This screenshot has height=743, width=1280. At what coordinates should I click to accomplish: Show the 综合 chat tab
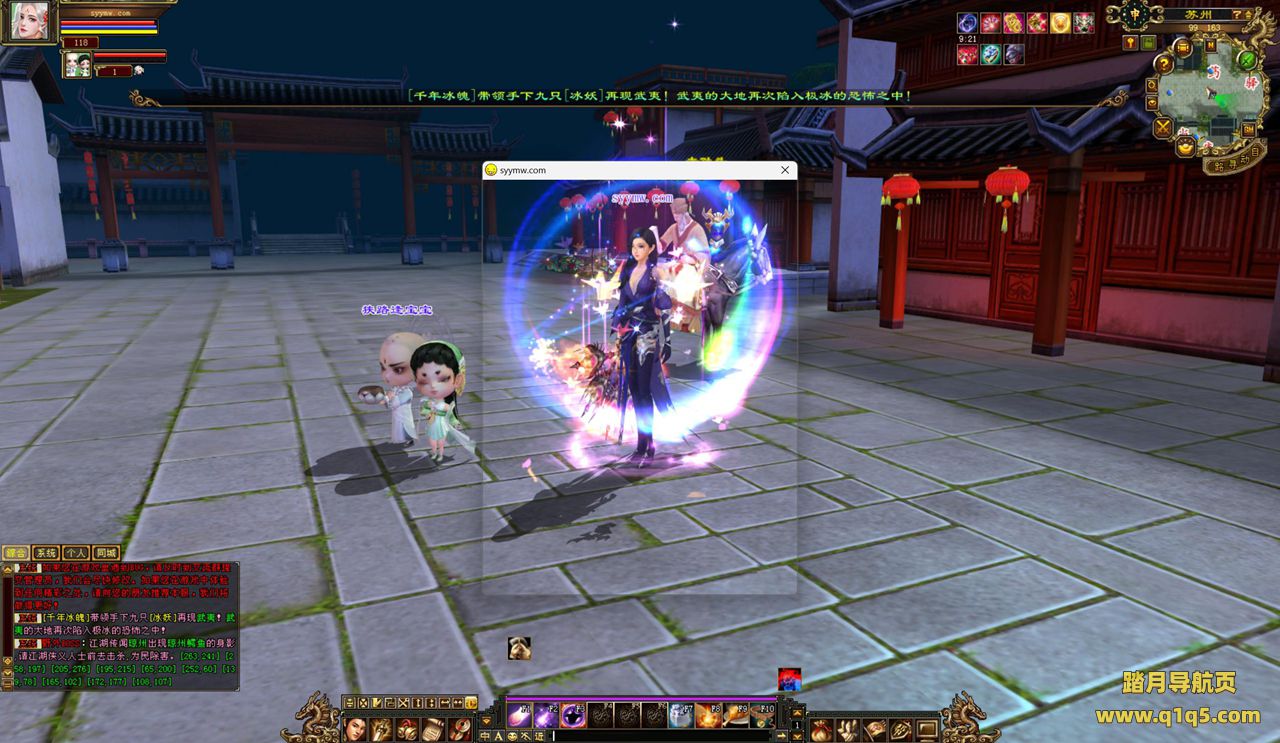coord(16,552)
